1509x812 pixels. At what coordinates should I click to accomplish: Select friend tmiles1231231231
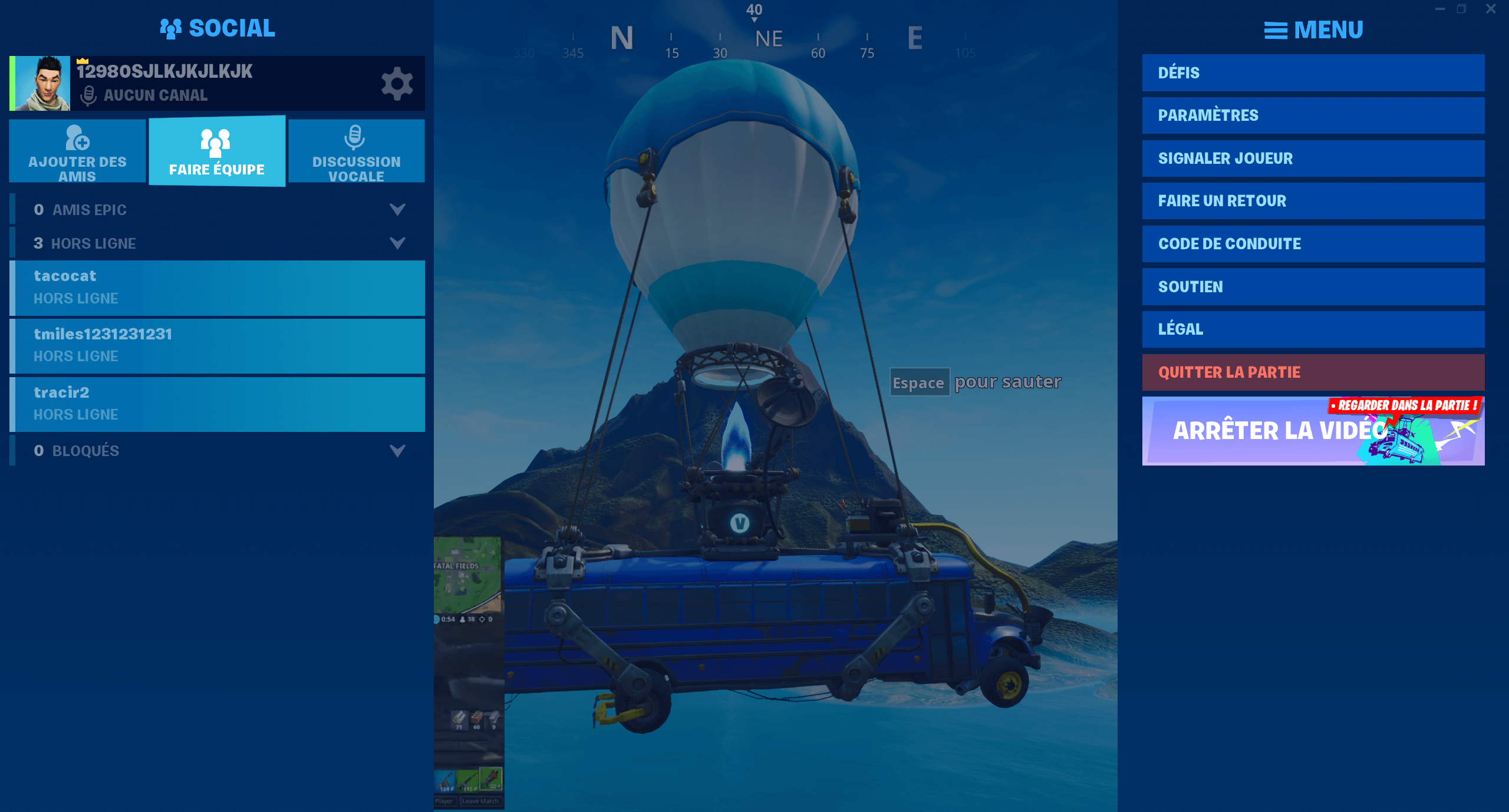217,346
